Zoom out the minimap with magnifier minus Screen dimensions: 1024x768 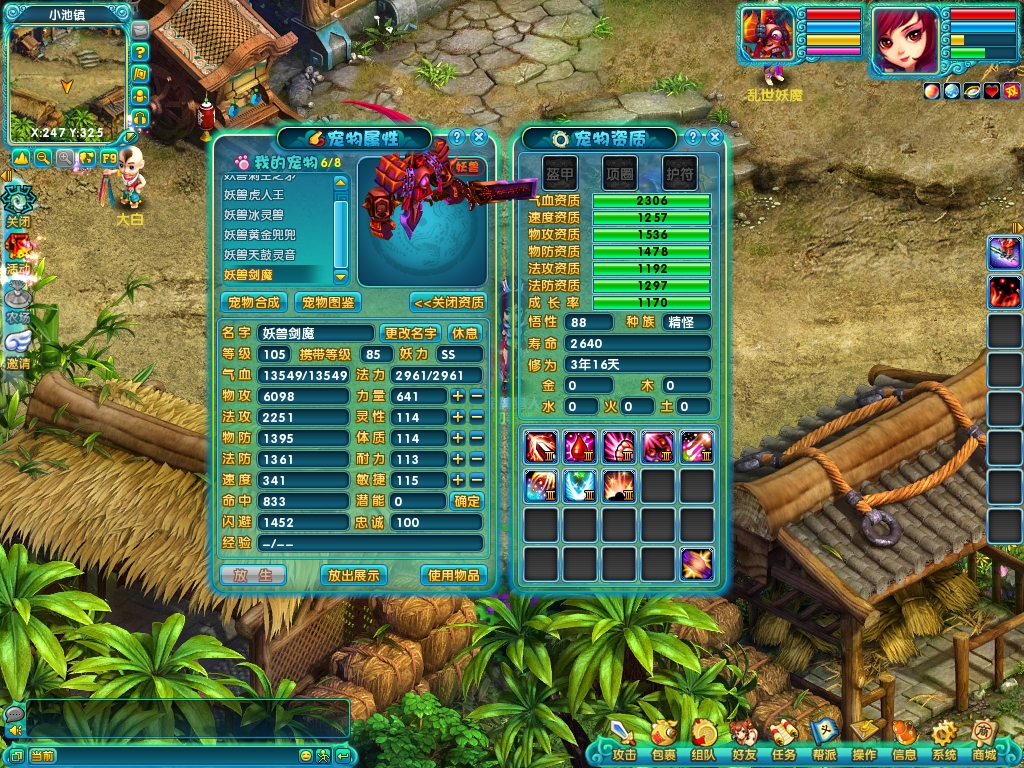pos(43,158)
